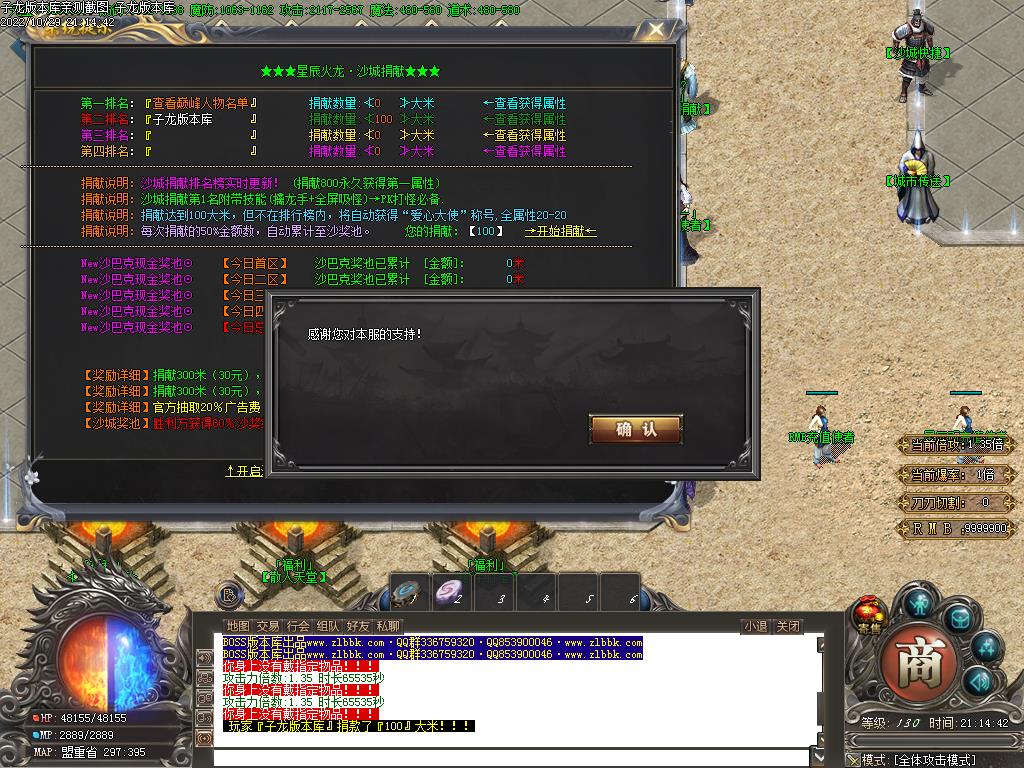Show the 好友 friends tab
Viewport: 1024px width, 768px height.
357,626
